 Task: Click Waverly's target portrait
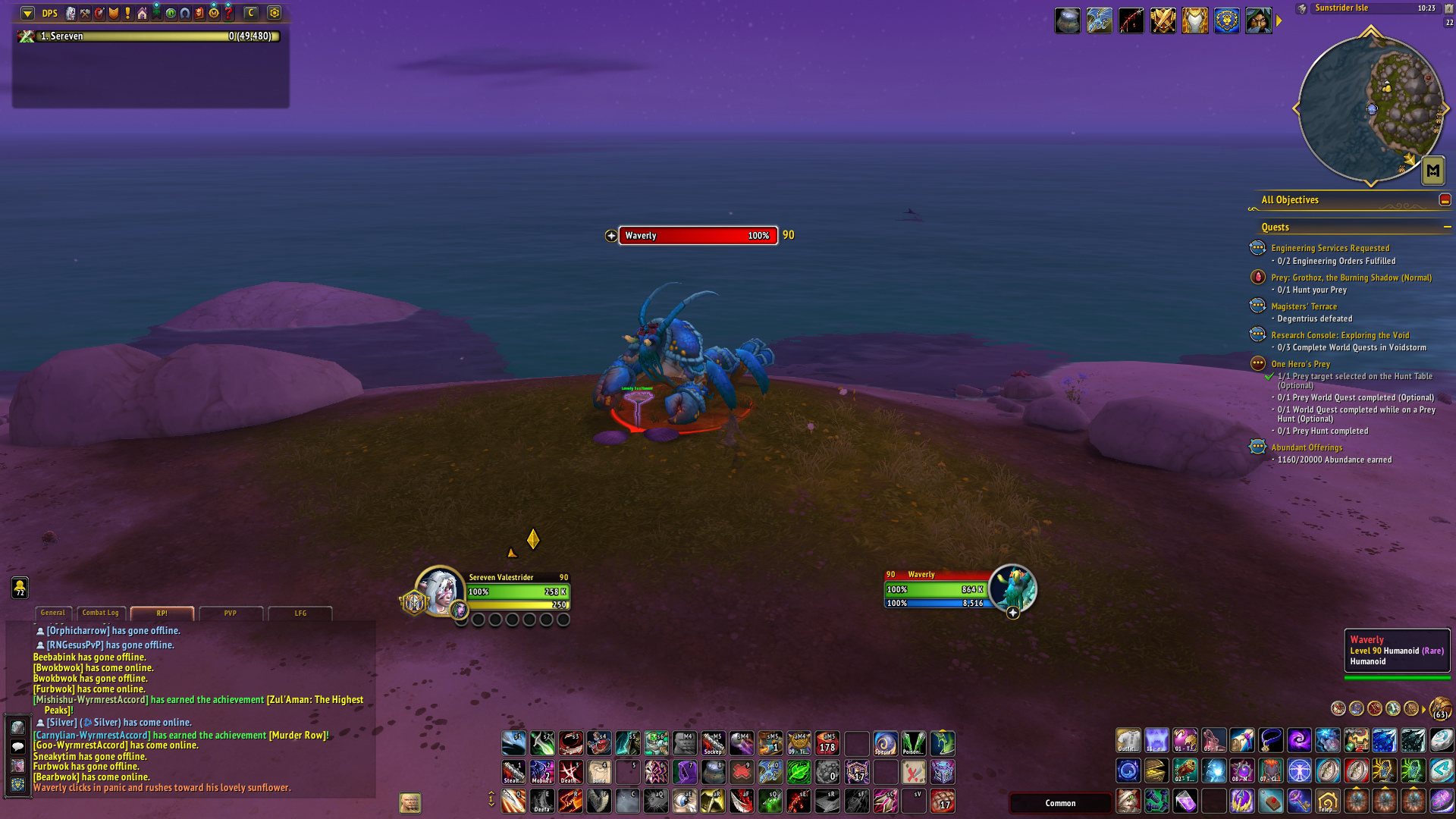coord(1012,588)
